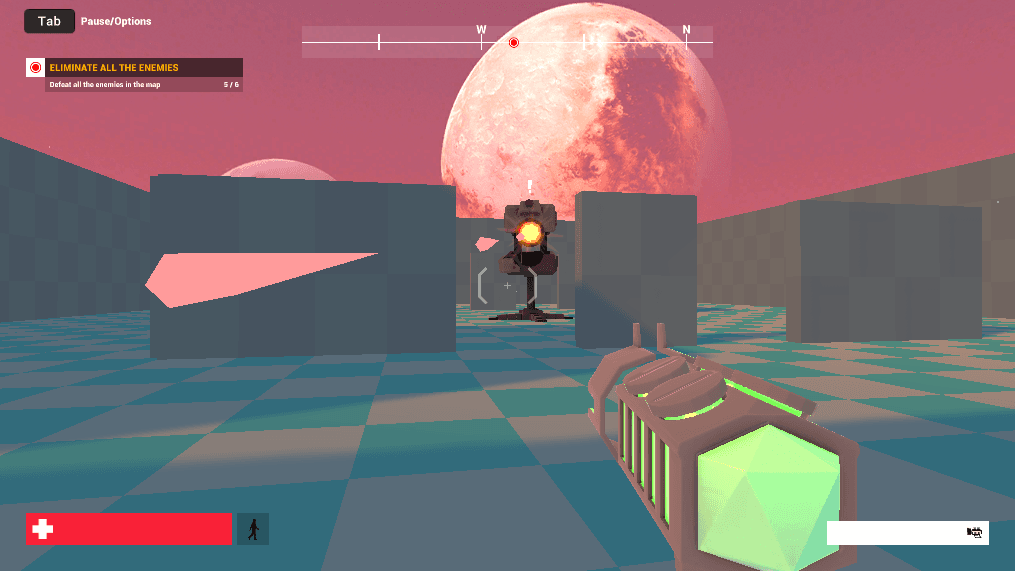Viewport: 1015px width, 571px height.
Task: Click the red enemy marker on the compass
Action: [514, 43]
